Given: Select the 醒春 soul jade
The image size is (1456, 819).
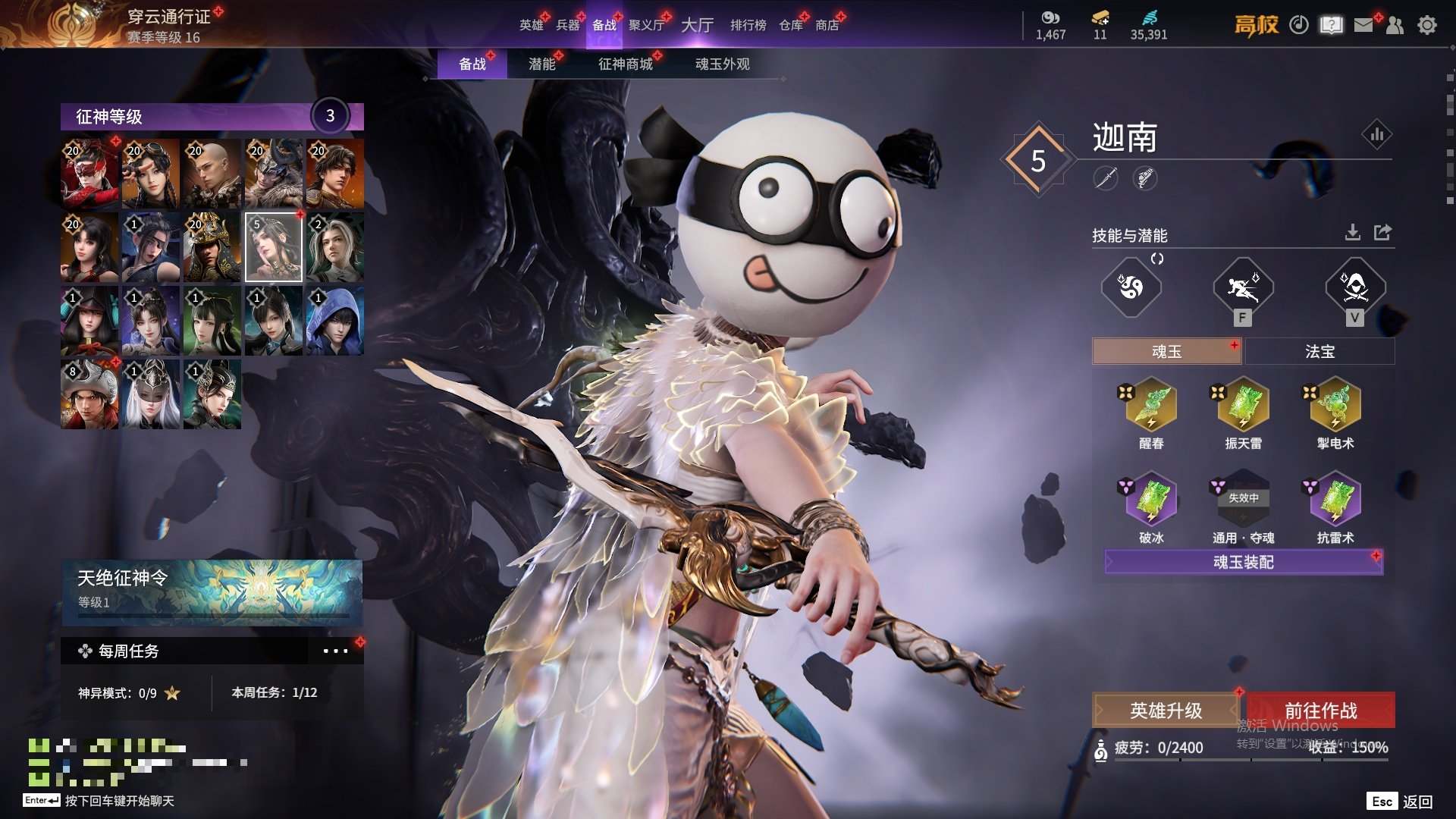Looking at the screenshot, I should click(1151, 406).
